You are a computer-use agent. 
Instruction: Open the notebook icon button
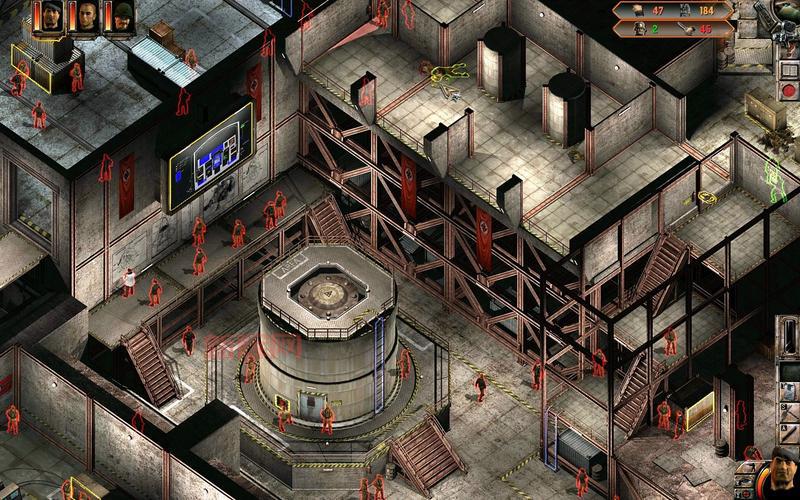pyautogui.click(x=789, y=70)
